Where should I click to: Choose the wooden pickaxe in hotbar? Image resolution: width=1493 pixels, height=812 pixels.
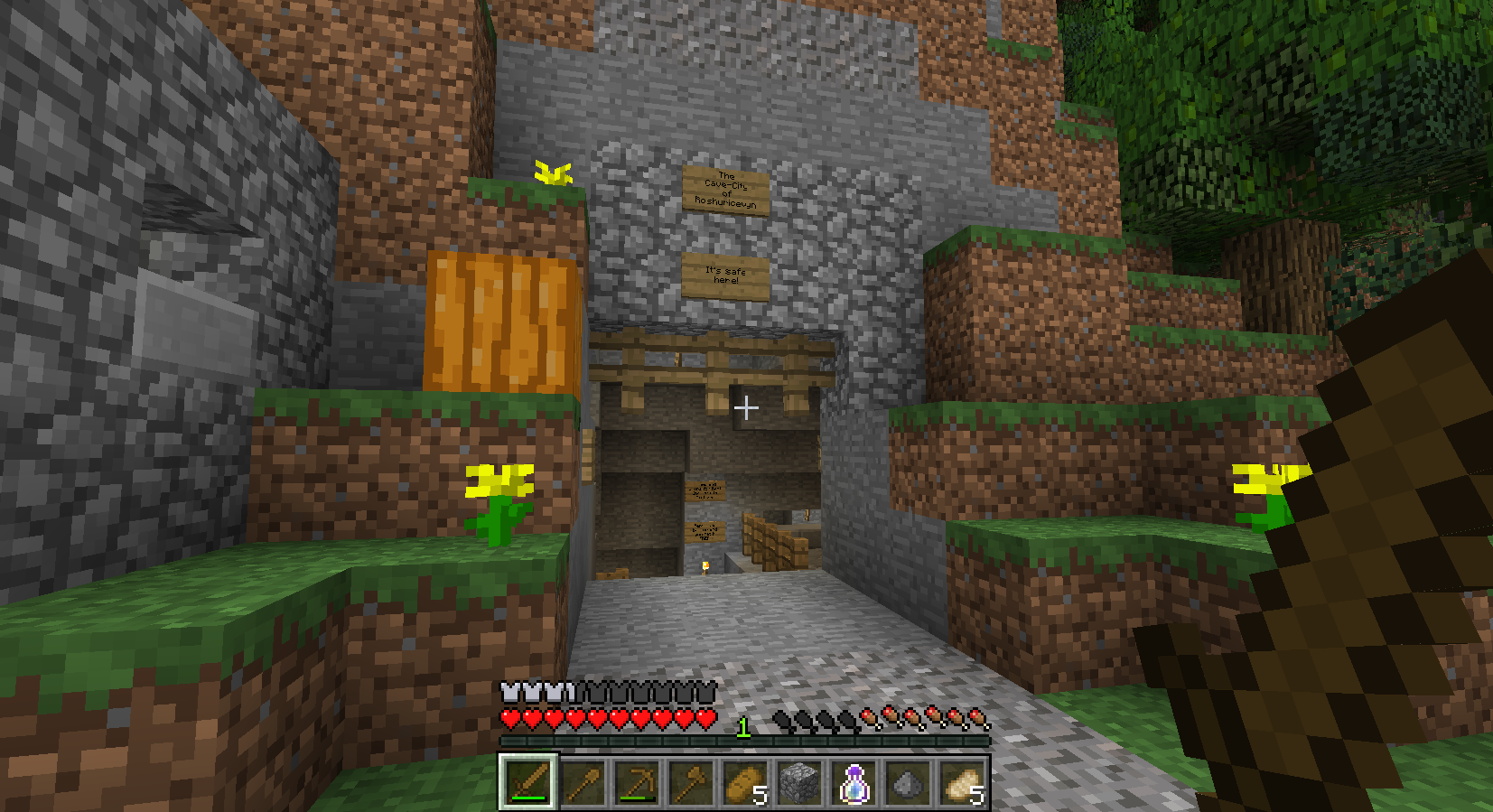tap(637, 782)
